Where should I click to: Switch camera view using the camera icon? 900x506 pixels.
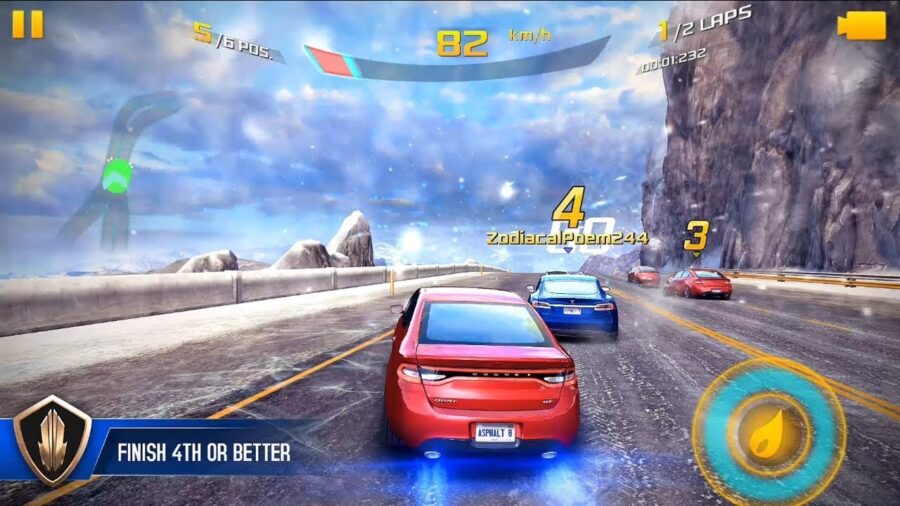pyautogui.click(x=861, y=26)
